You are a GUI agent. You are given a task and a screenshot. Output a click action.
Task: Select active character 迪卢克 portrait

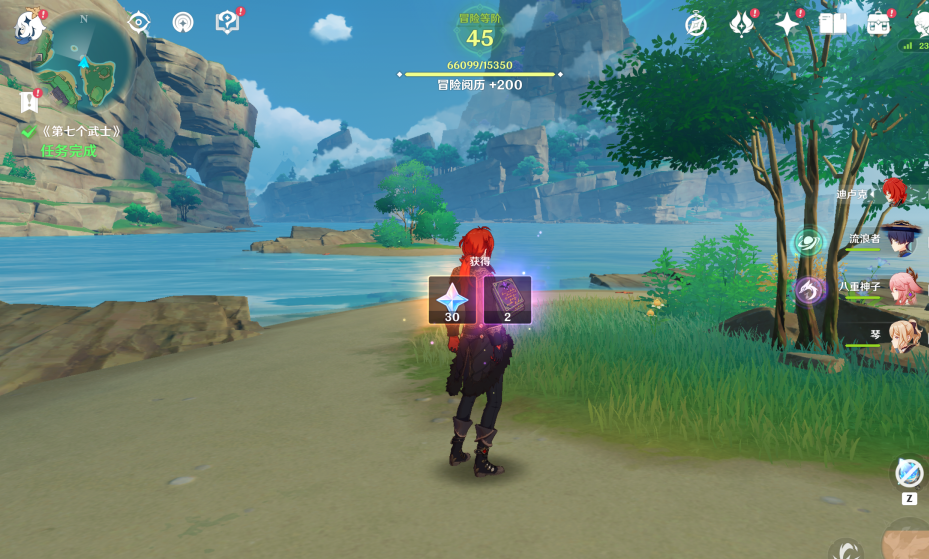pyautogui.click(x=895, y=192)
